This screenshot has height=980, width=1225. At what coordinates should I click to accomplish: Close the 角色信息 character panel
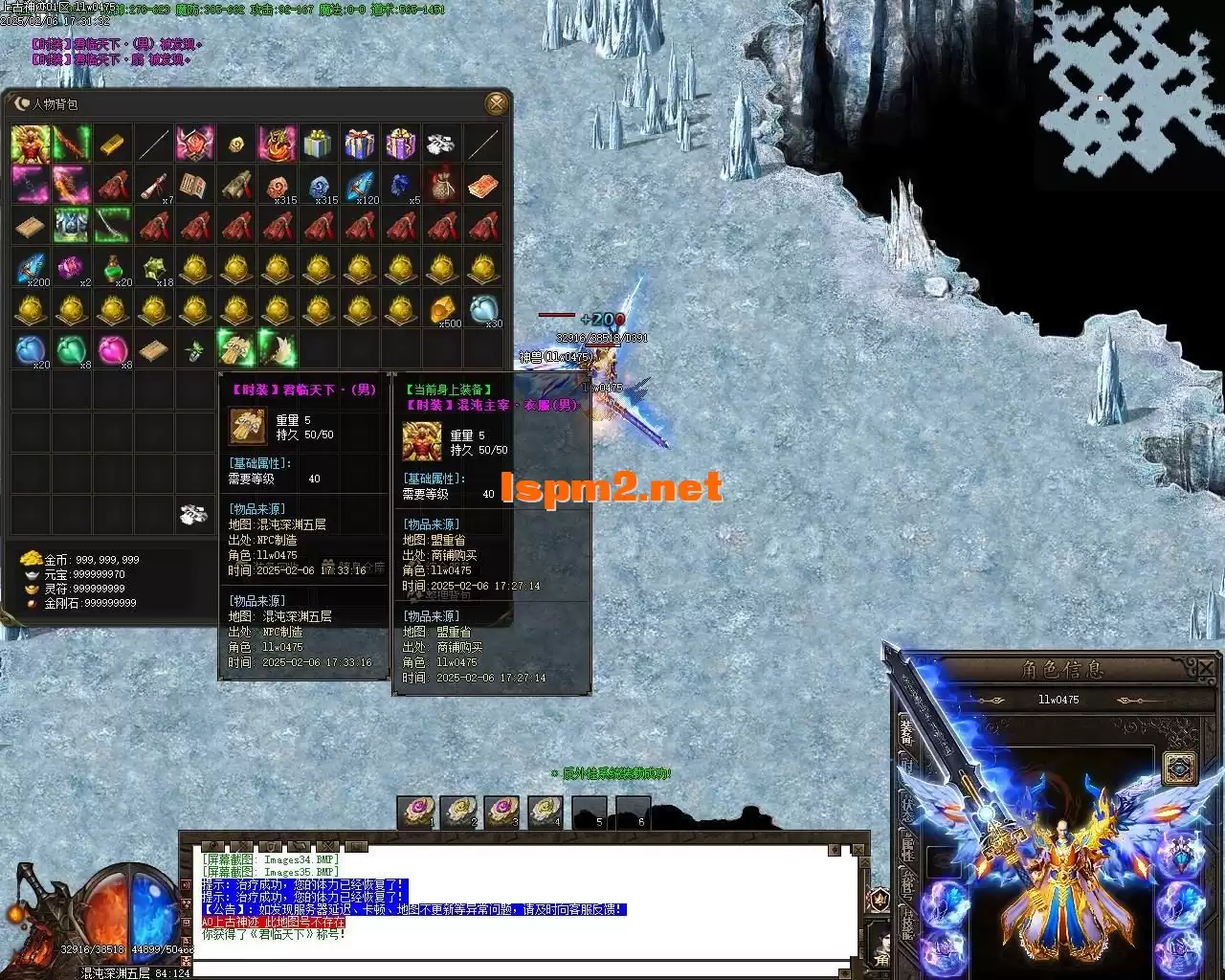pyautogui.click(x=1206, y=668)
